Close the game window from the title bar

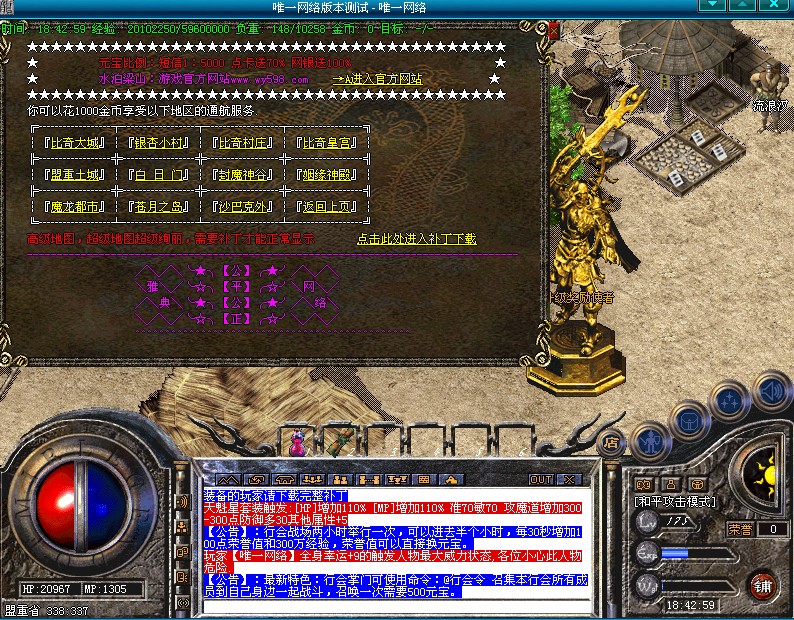point(781,7)
